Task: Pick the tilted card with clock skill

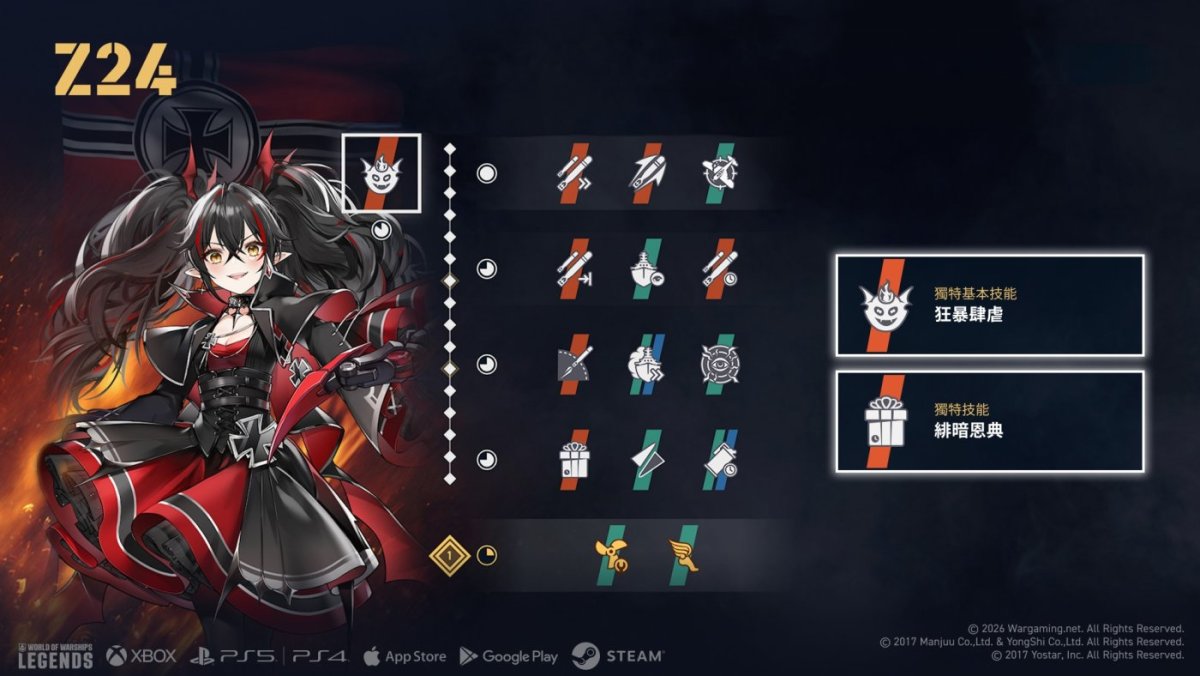Action: coord(718,459)
